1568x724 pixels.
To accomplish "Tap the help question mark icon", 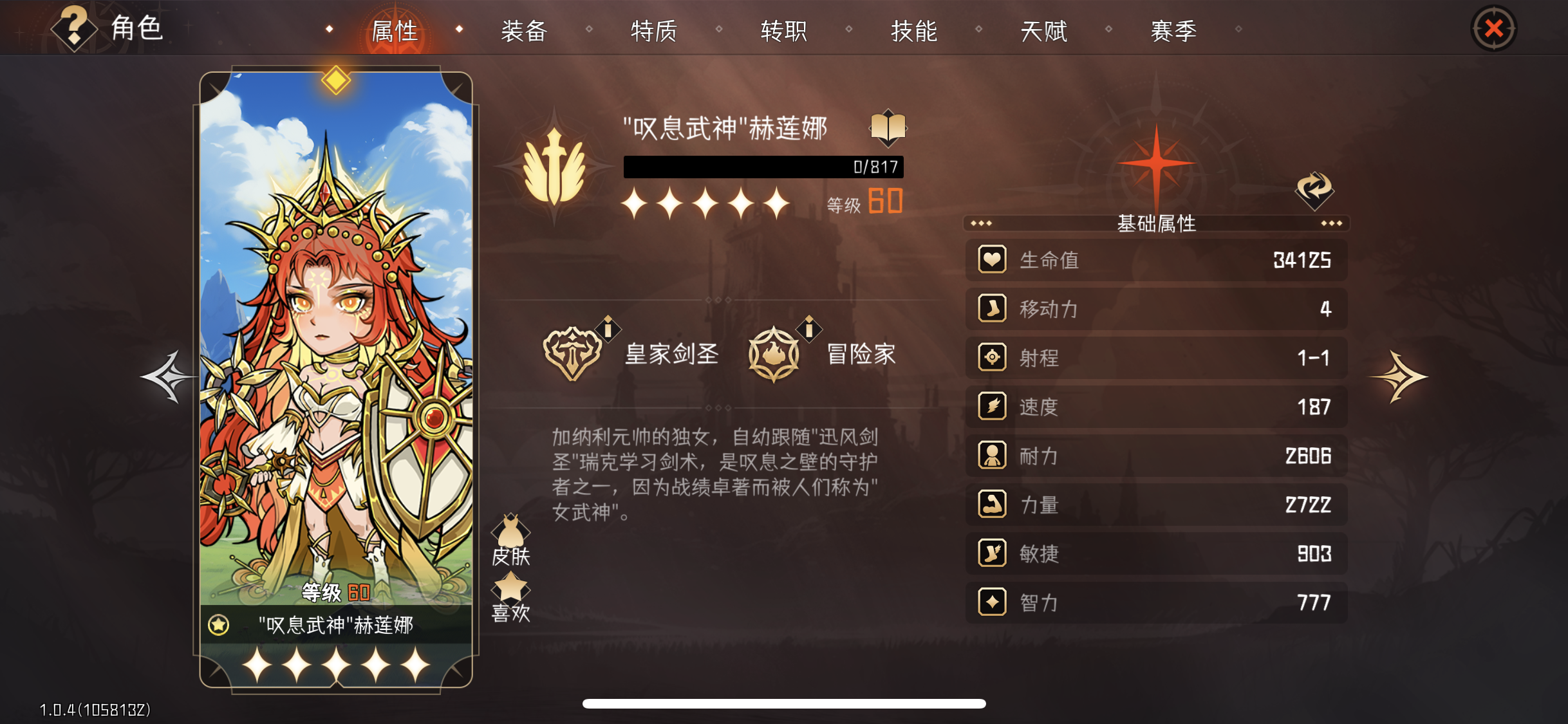I will click(73, 28).
